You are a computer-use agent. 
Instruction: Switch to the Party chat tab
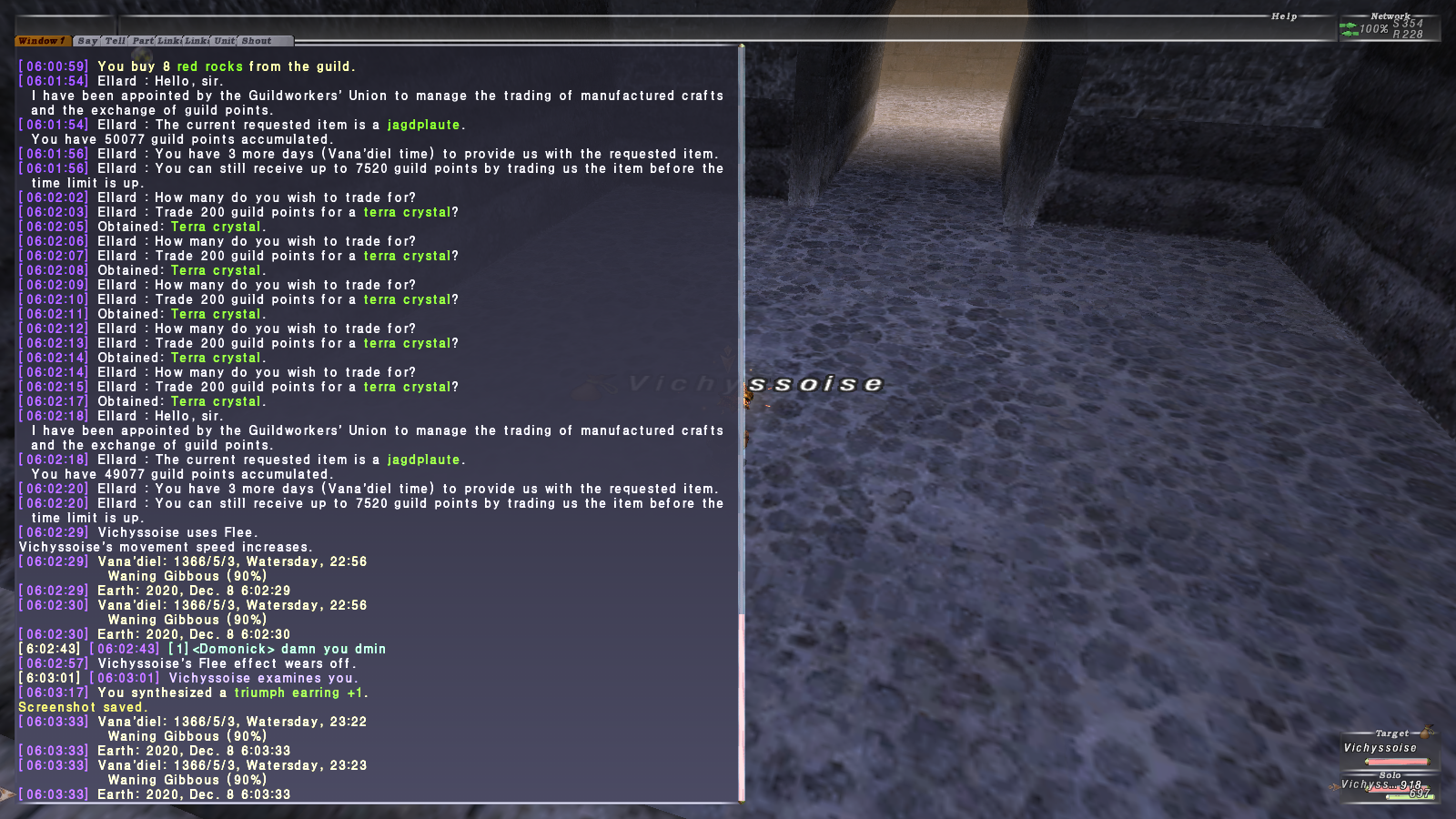click(x=143, y=41)
